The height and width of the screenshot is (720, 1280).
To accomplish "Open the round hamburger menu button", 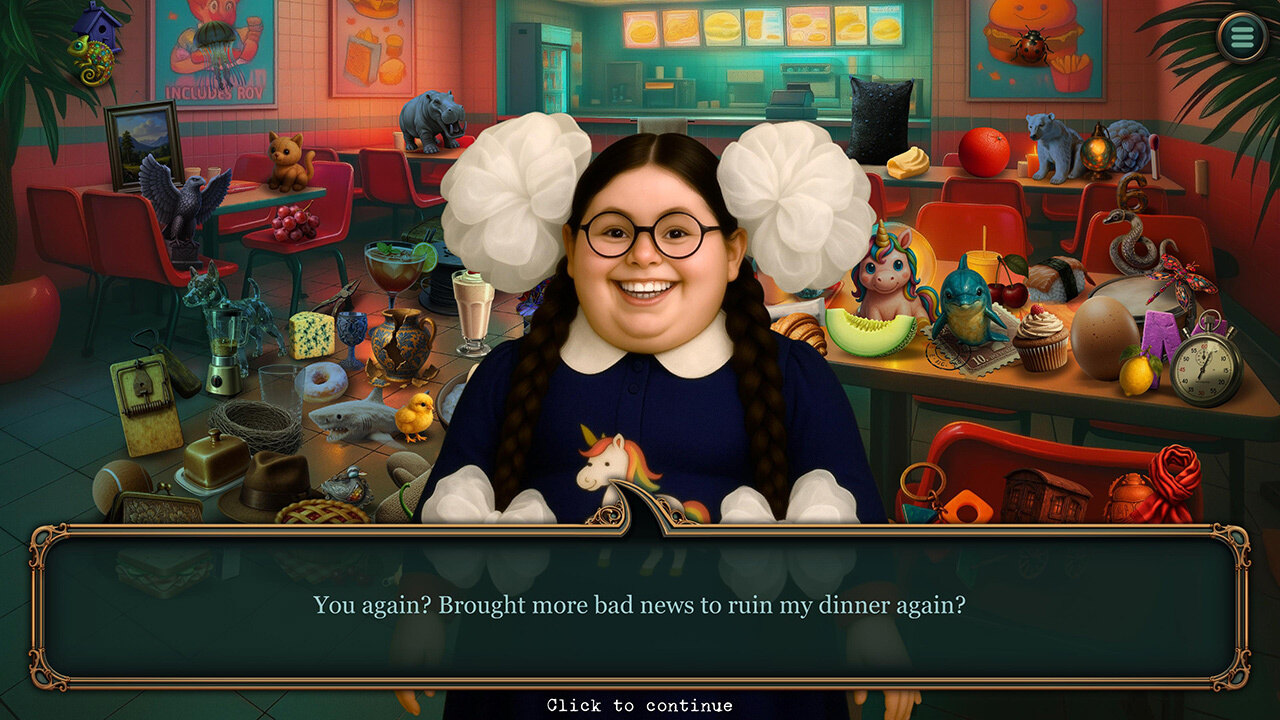I will tap(1242, 38).
